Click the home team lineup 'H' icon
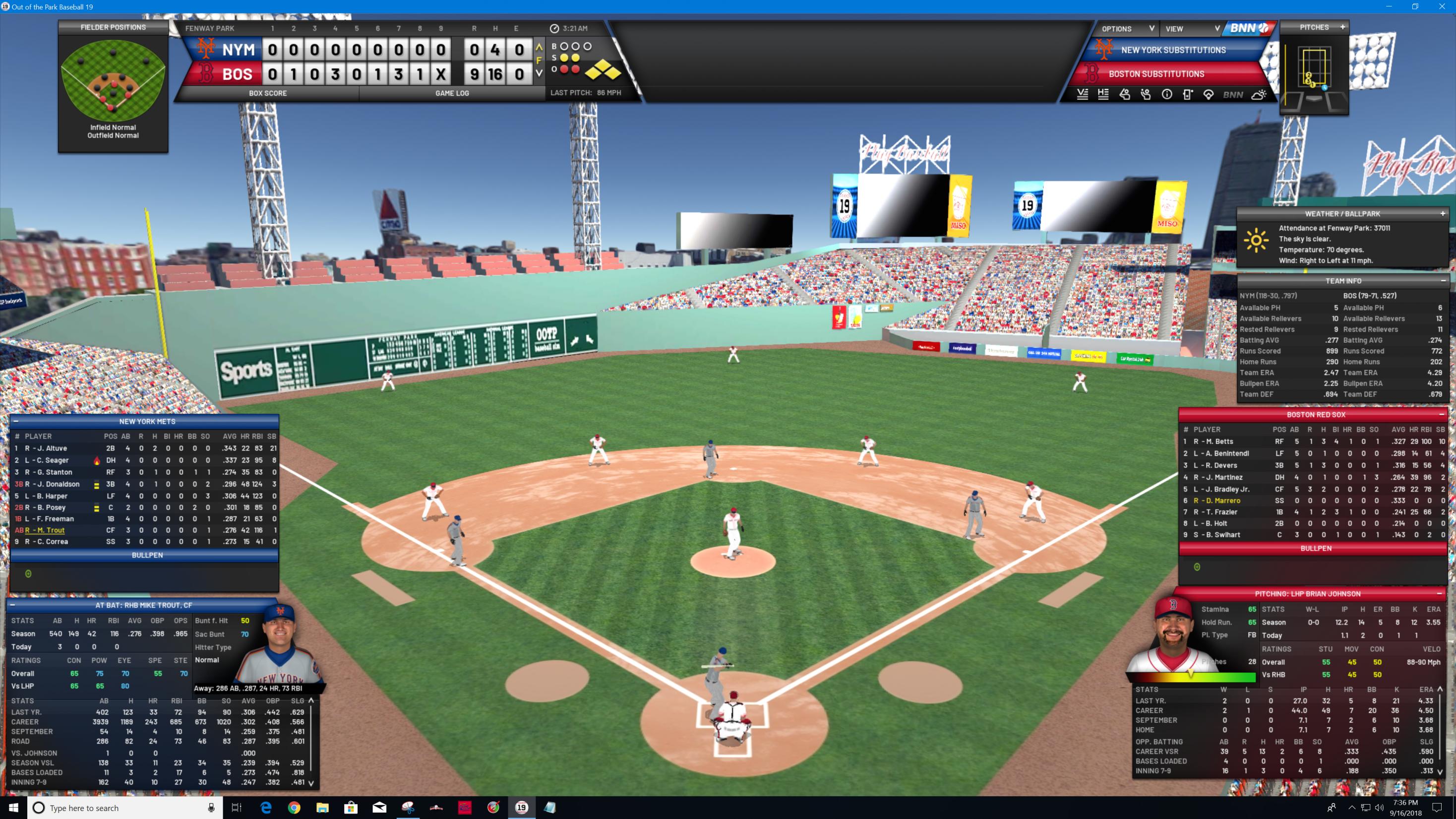Viewport: 1456px width, 819px height. coord(1103,95)
